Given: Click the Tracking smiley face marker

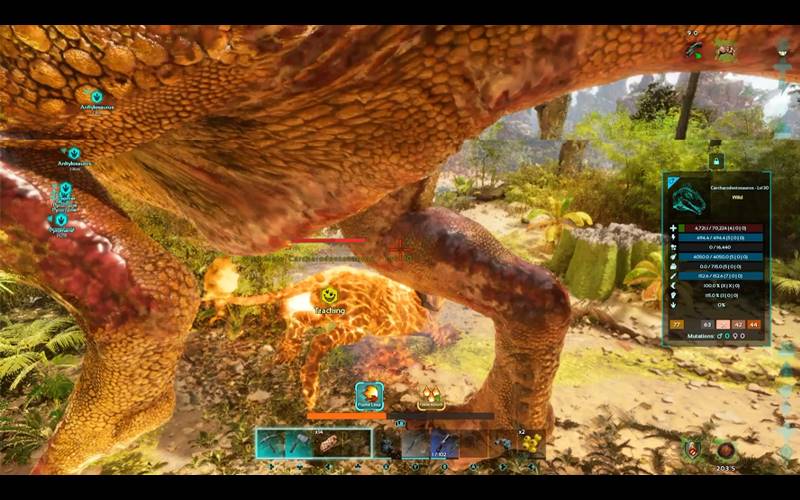Looking at the screenshot, I should (328, 296).
